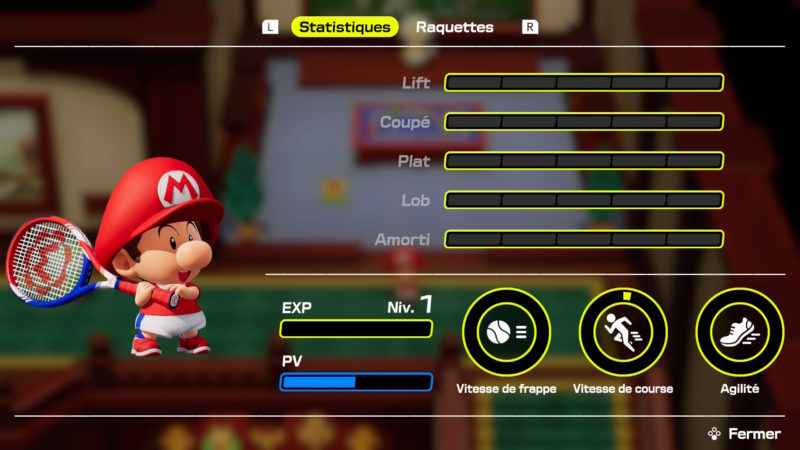Select the Vitesse de course icon
Viewport: 800px width, 450px height.
coord(623,332)
